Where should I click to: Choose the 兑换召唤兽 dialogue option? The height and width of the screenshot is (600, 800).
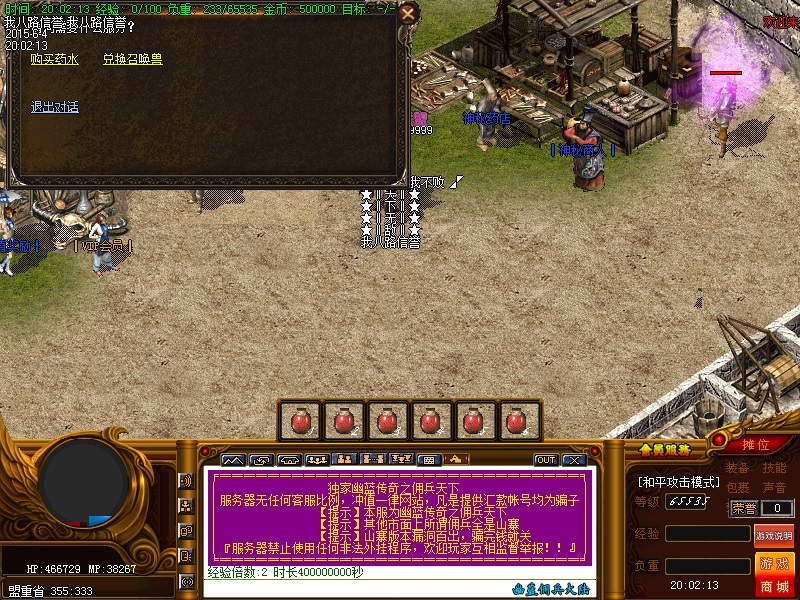coord(132,60)
